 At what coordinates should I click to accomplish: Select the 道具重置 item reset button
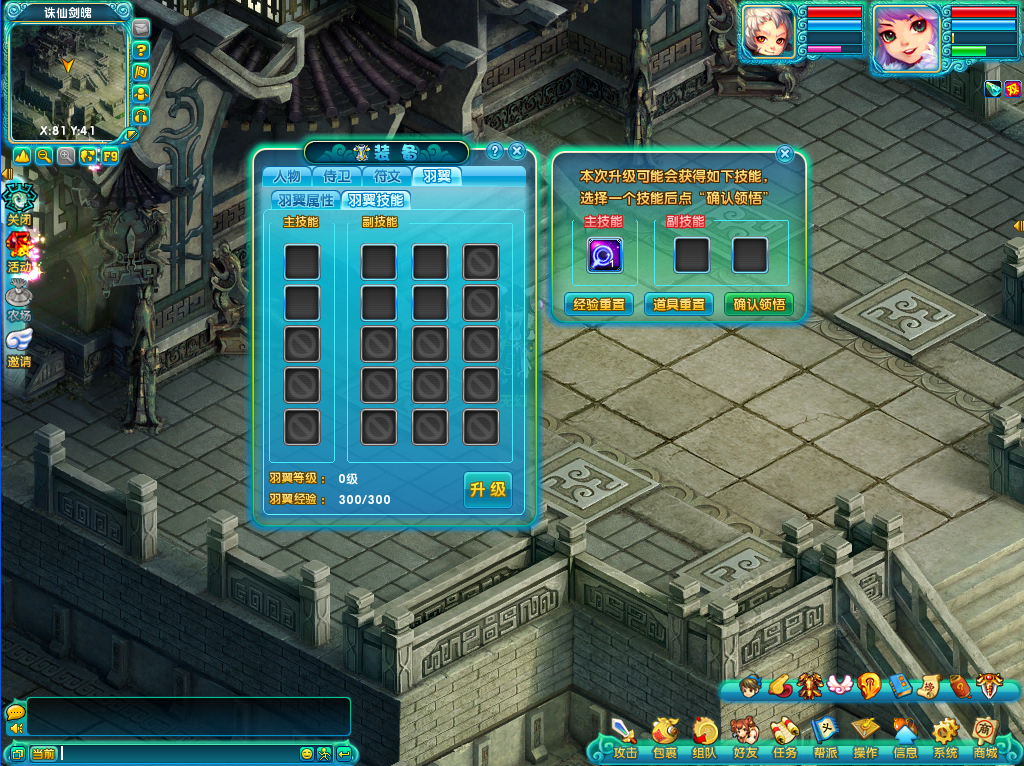[679, 304]
